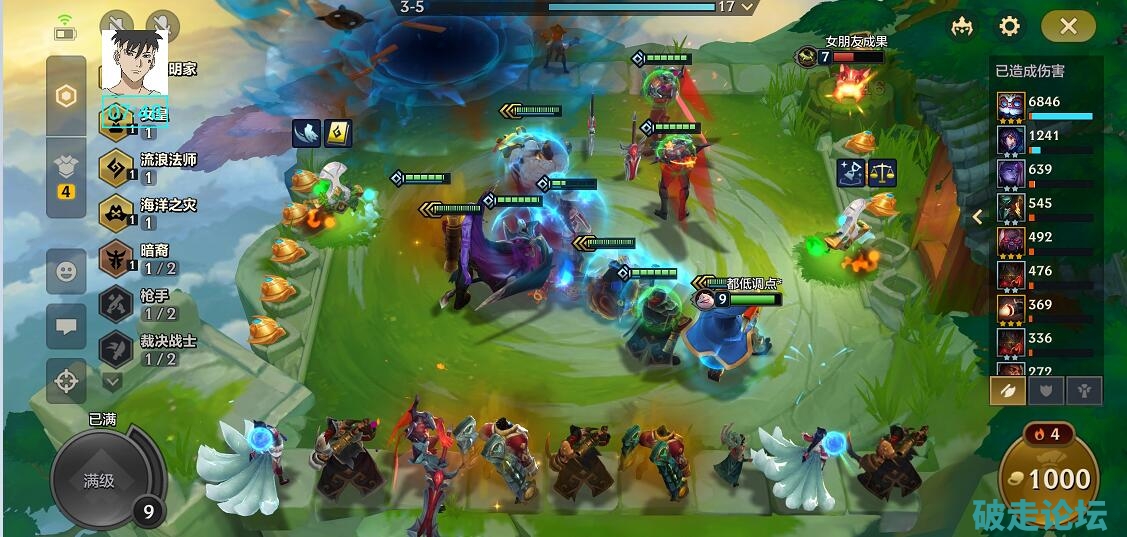
Task: Switch to the damage dealt sword tab
Action: click(x=1007, y=390)
